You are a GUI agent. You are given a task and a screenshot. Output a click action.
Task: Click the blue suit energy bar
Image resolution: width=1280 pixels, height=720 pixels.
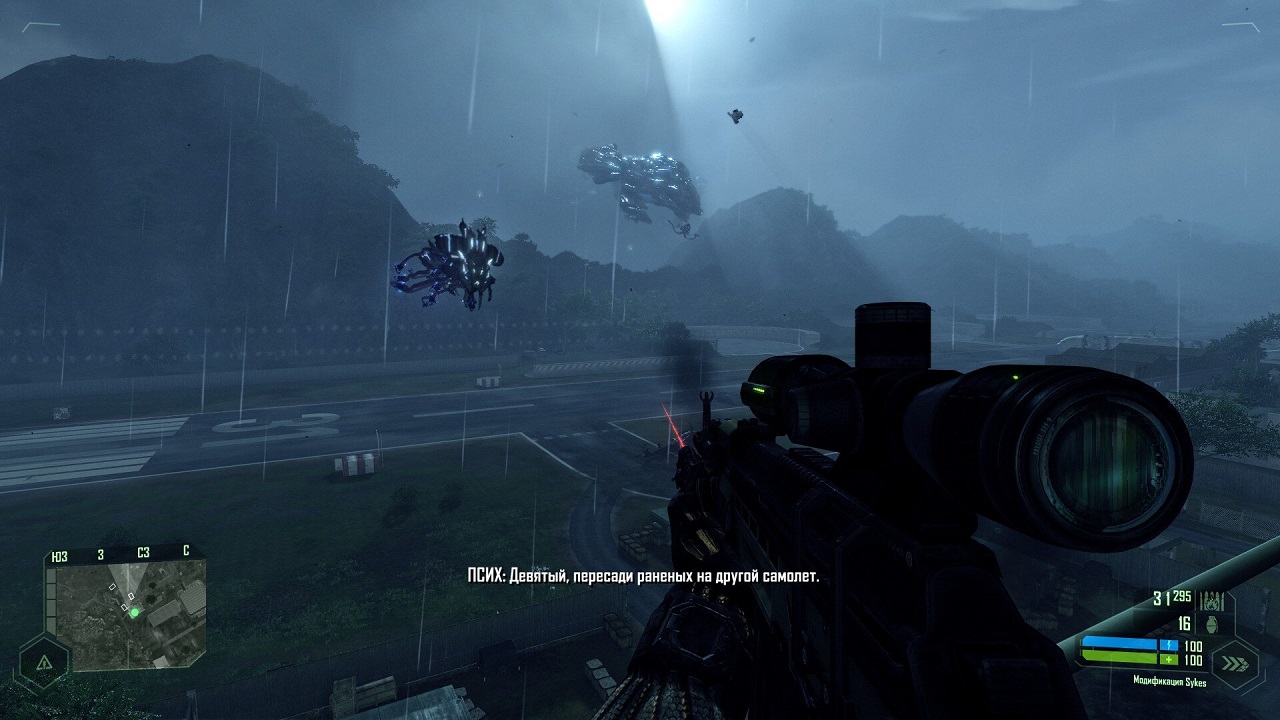pyautogui.click(x=1119, y=643)
